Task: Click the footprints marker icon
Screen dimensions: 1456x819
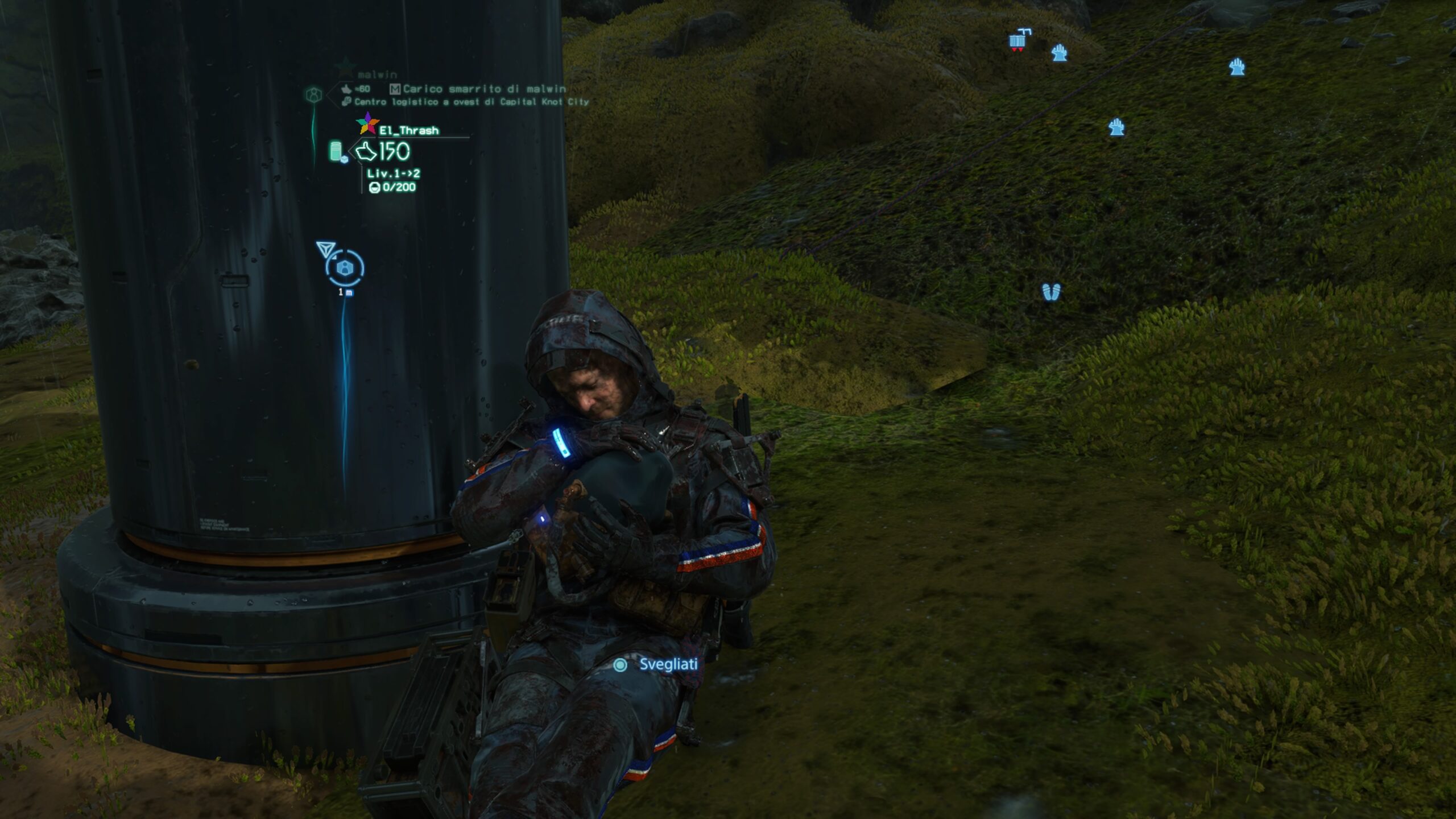Action: point(1051,292)
